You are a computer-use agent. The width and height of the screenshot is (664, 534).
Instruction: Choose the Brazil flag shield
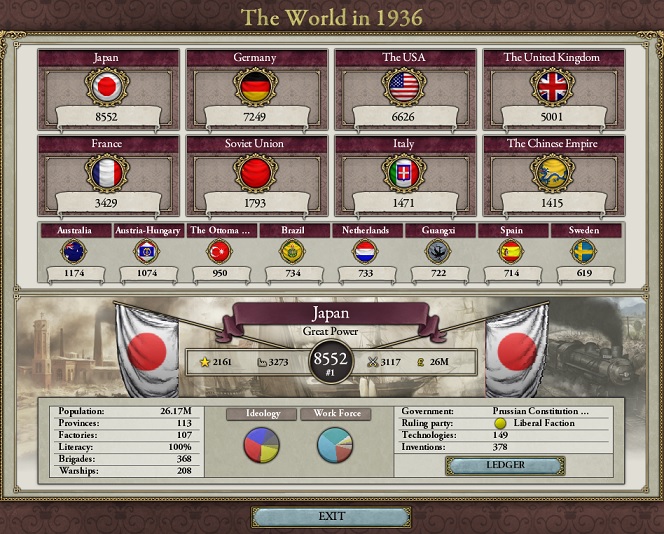click(293, 251)
